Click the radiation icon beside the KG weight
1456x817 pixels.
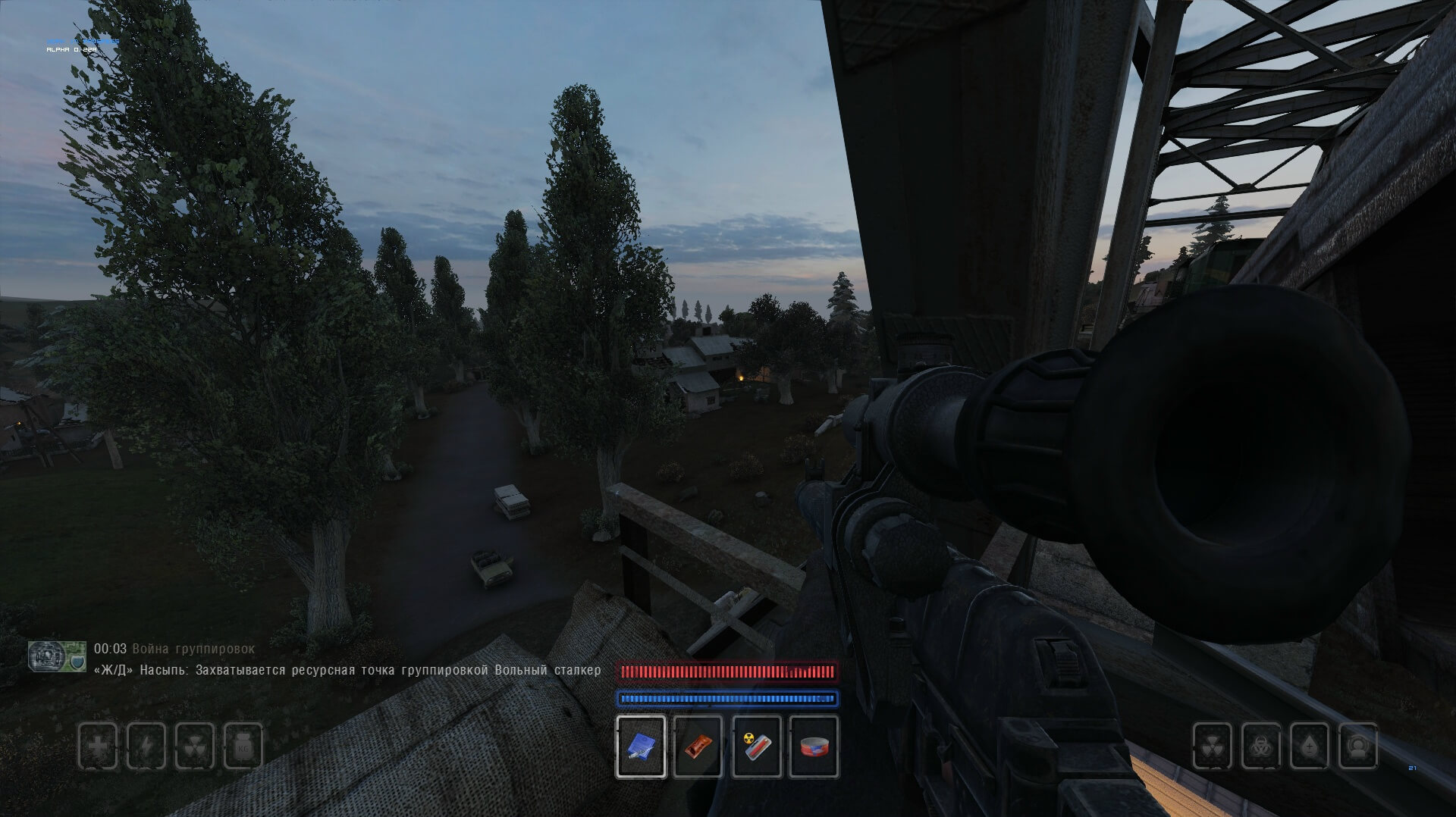point(195,746)
